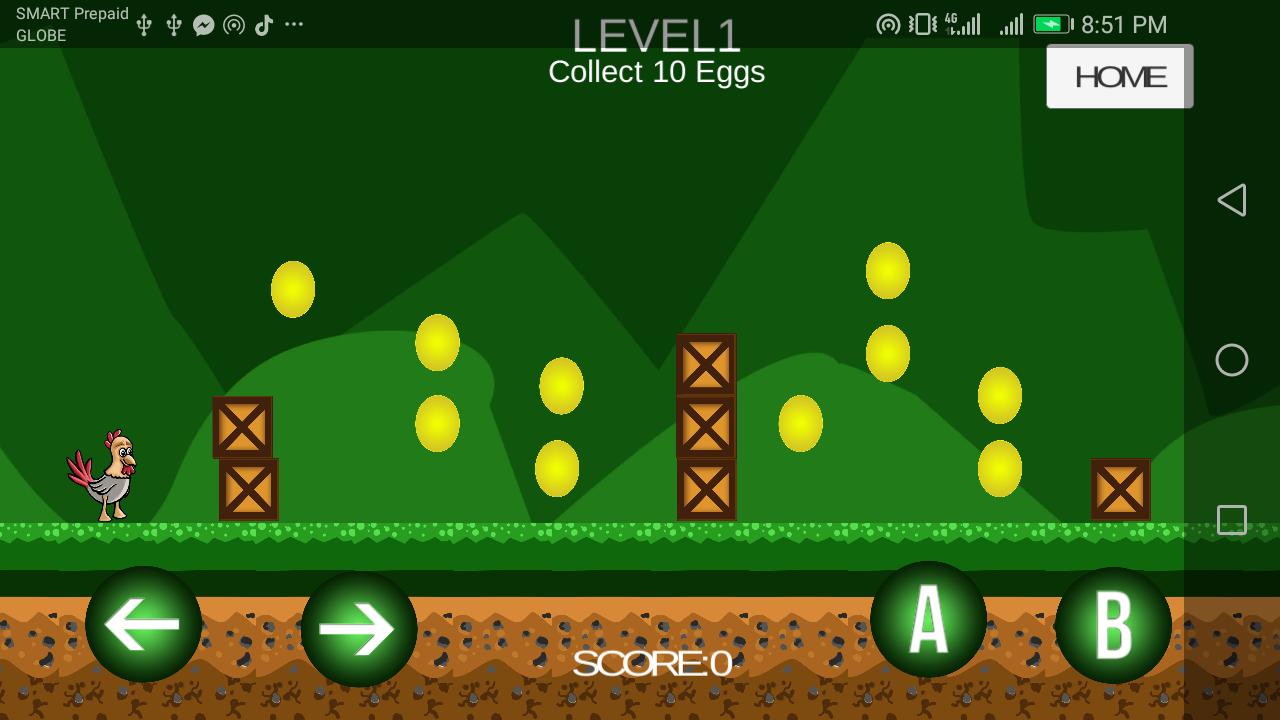Viewport: 1280px width, 720px height.
Task: Open the Messenger notification in the status bar
Action: tap(204, 23)
